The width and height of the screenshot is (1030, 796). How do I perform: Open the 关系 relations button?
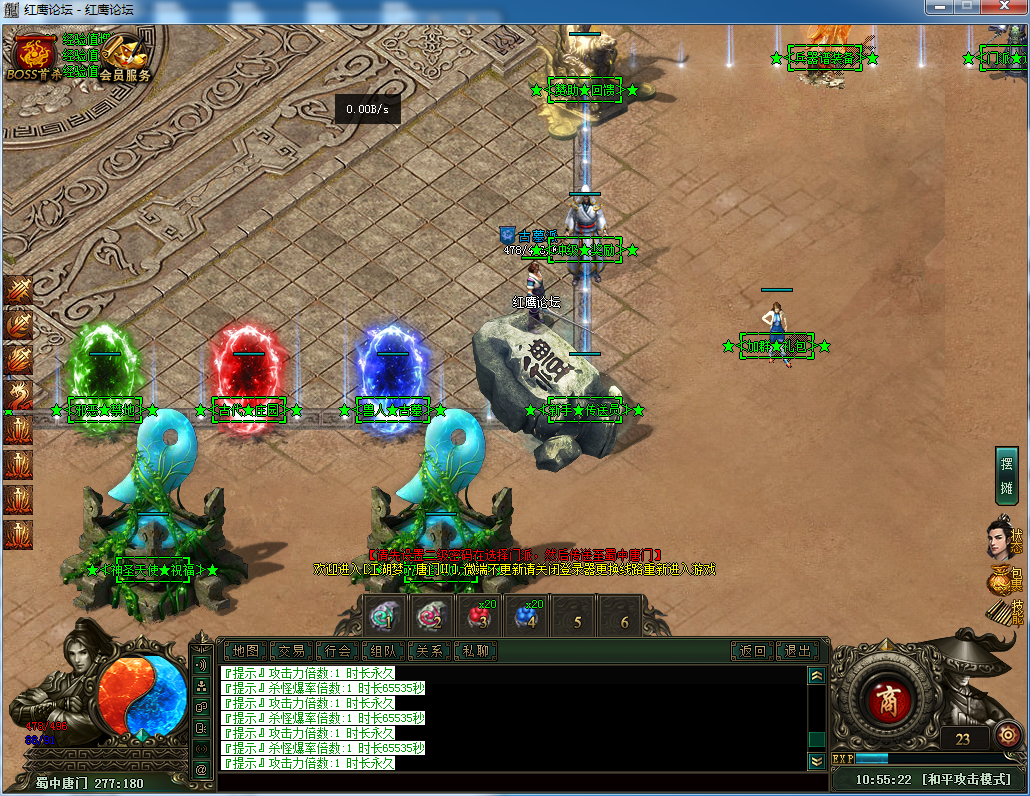coord(430,651)
